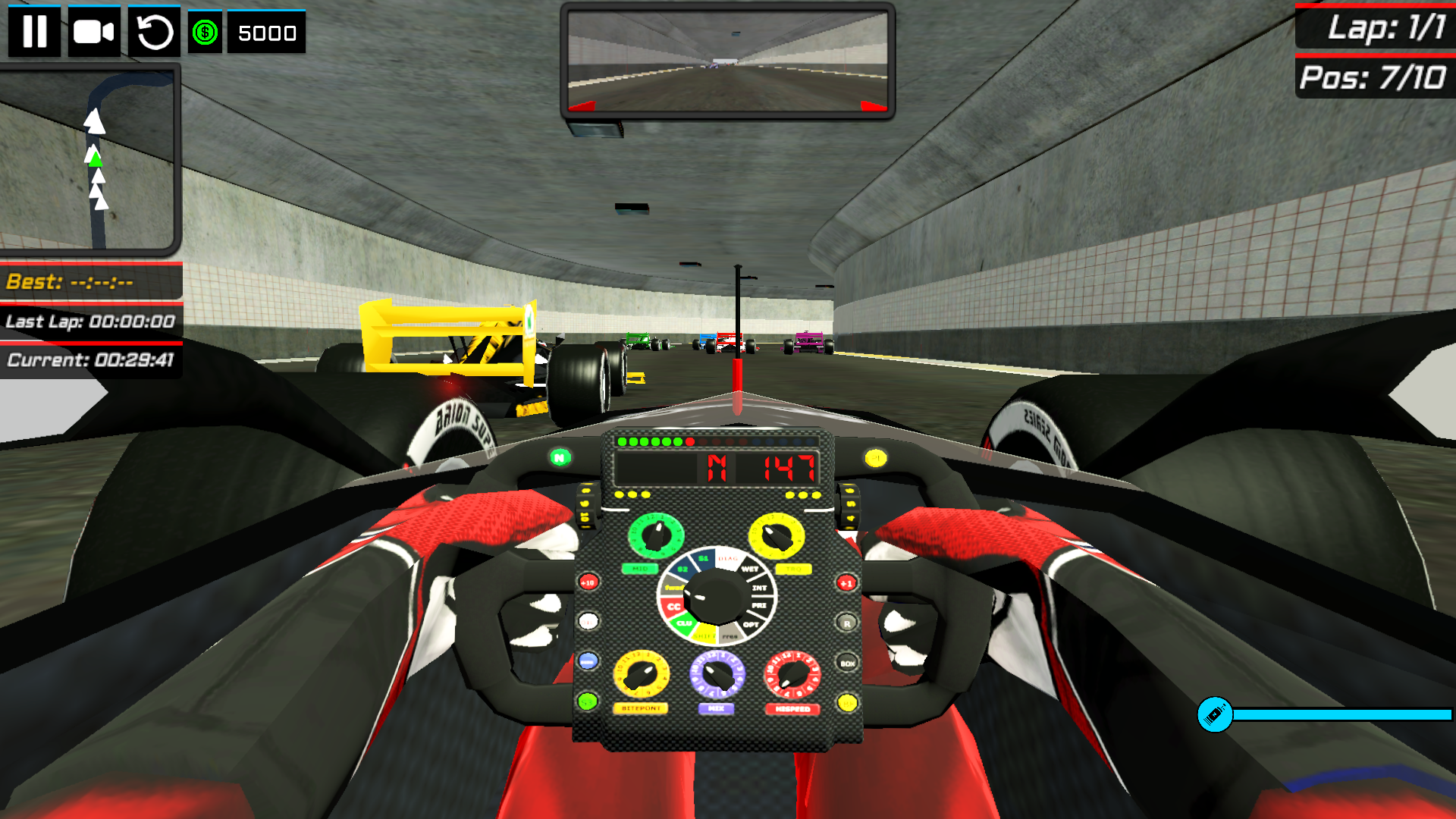1456x819 pixels.
Task: Pause the race
Action: [35, 33]
